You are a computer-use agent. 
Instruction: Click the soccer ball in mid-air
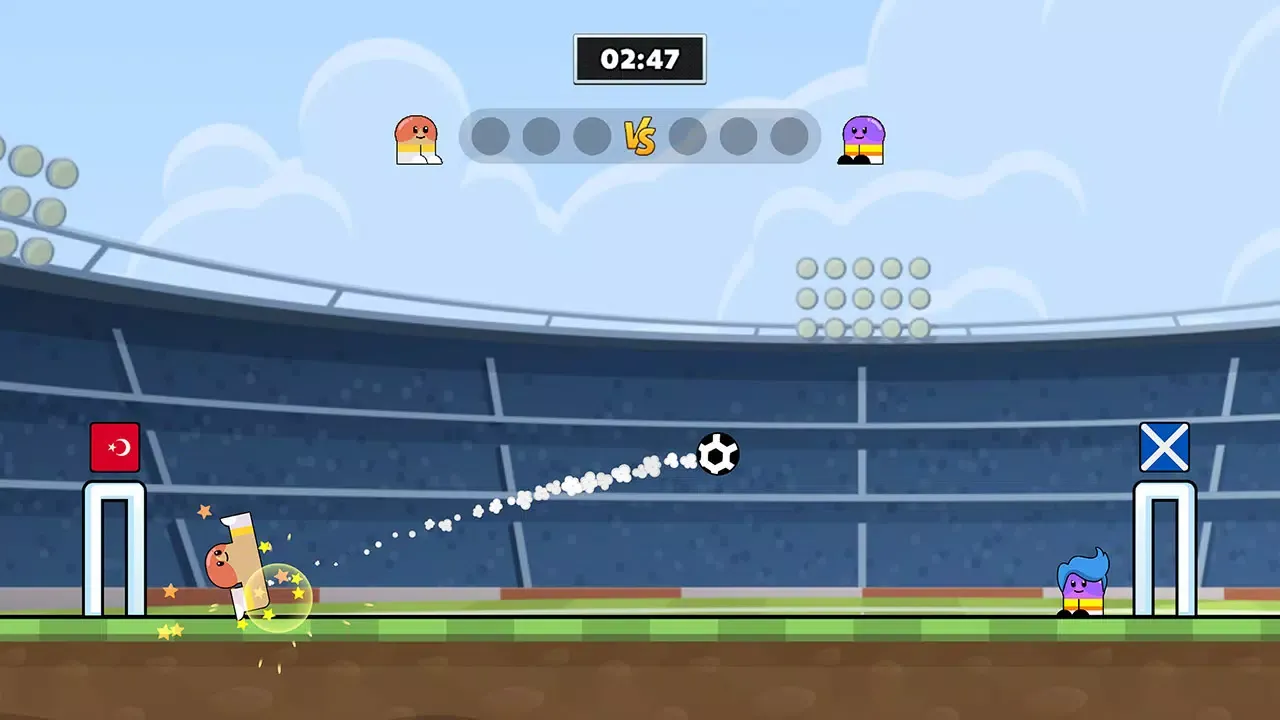point(718,455)
